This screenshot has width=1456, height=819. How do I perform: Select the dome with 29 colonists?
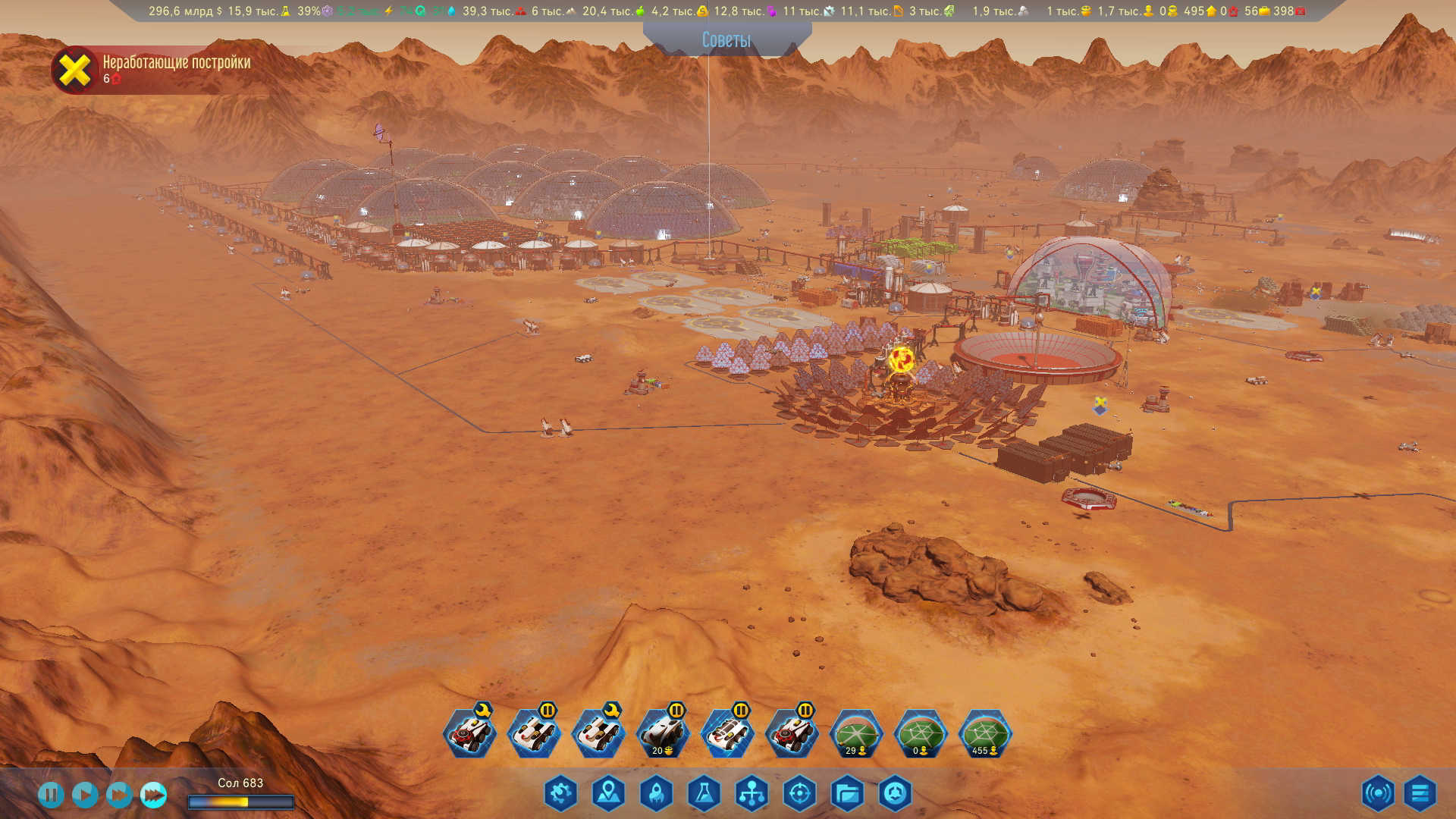click(856, 734)
